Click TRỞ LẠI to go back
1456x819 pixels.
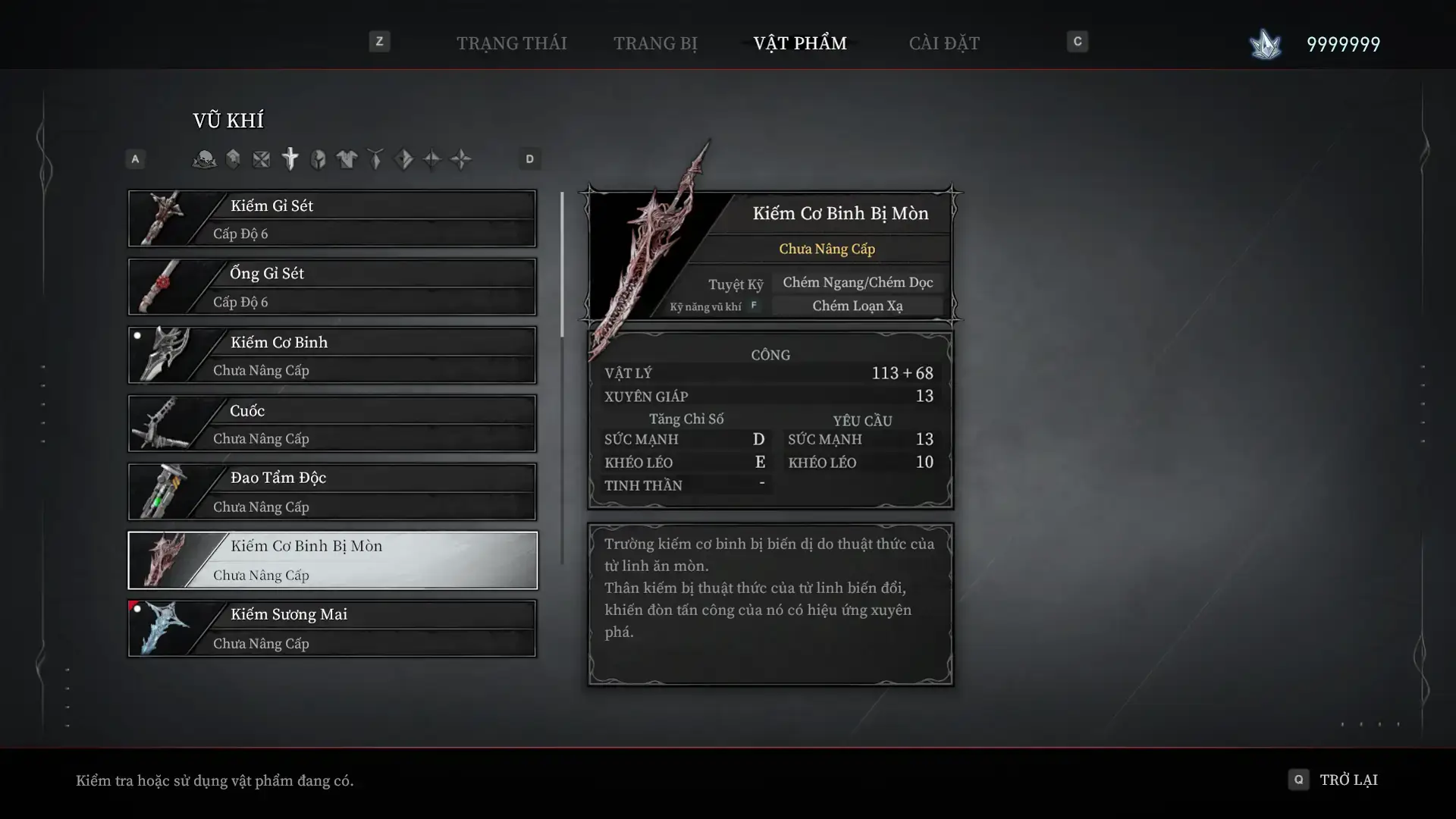coord(1348,780)
